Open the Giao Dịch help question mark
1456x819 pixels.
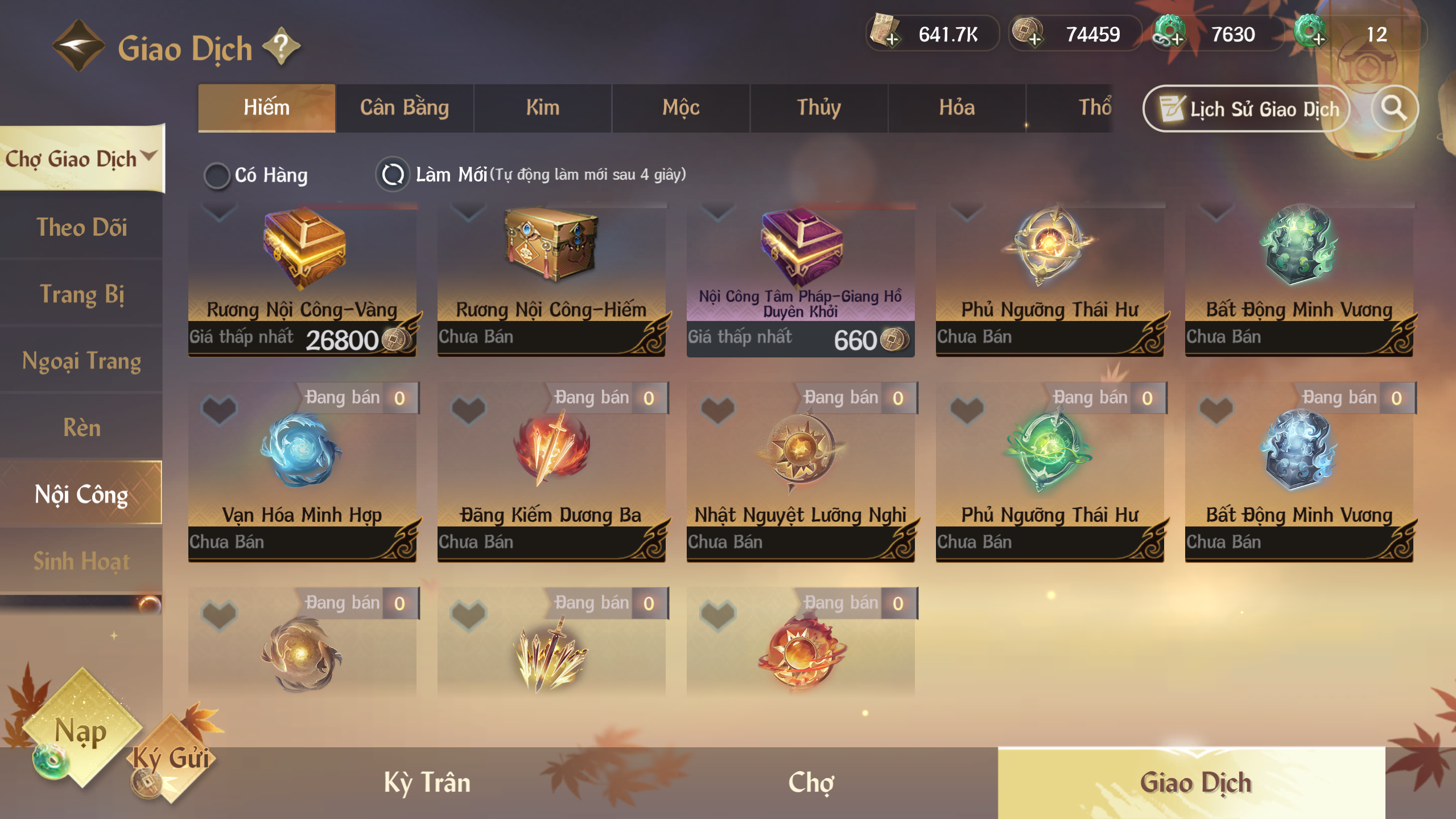pos(281,47)
